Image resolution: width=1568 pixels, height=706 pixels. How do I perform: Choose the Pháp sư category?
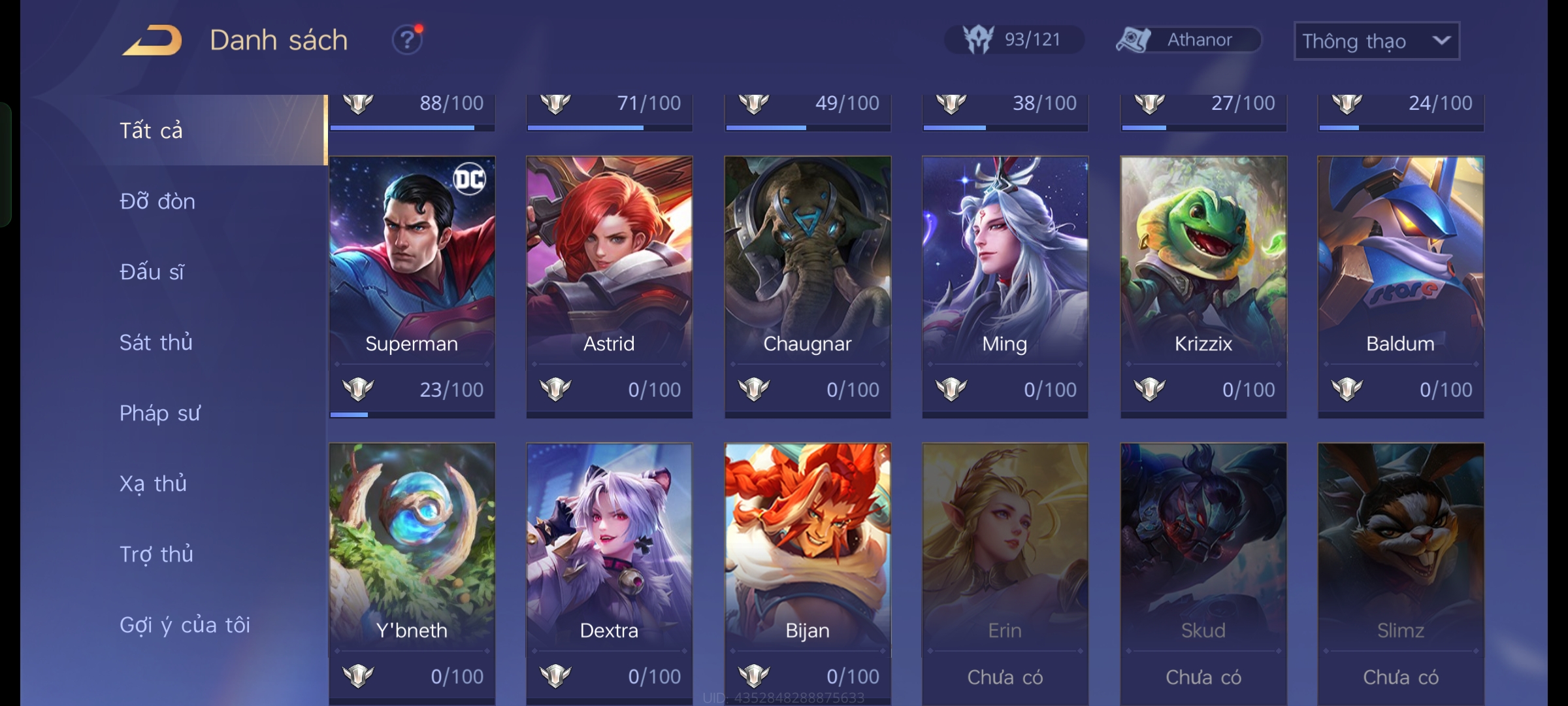point(159,413)
